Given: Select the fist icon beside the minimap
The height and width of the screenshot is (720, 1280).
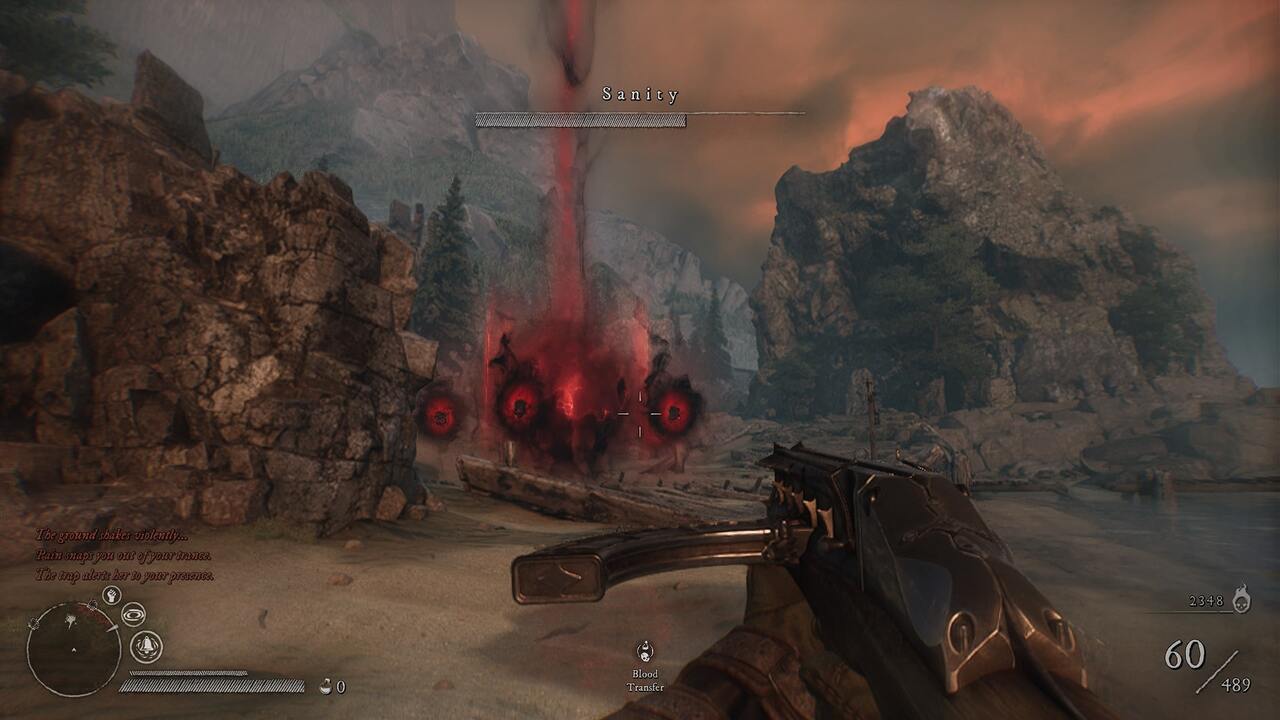Looking at the screenshot, I should (x=112, y=596).
